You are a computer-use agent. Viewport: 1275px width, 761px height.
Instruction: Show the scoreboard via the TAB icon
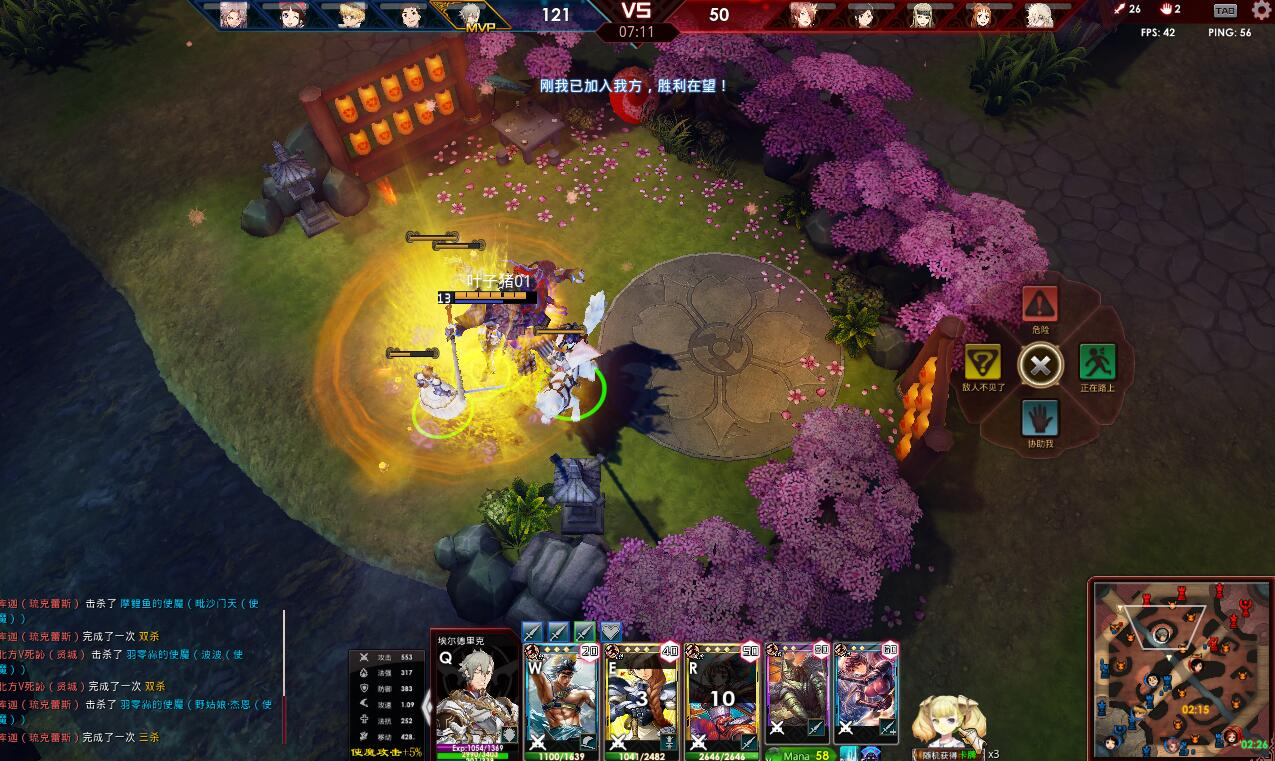(1224, 10)
